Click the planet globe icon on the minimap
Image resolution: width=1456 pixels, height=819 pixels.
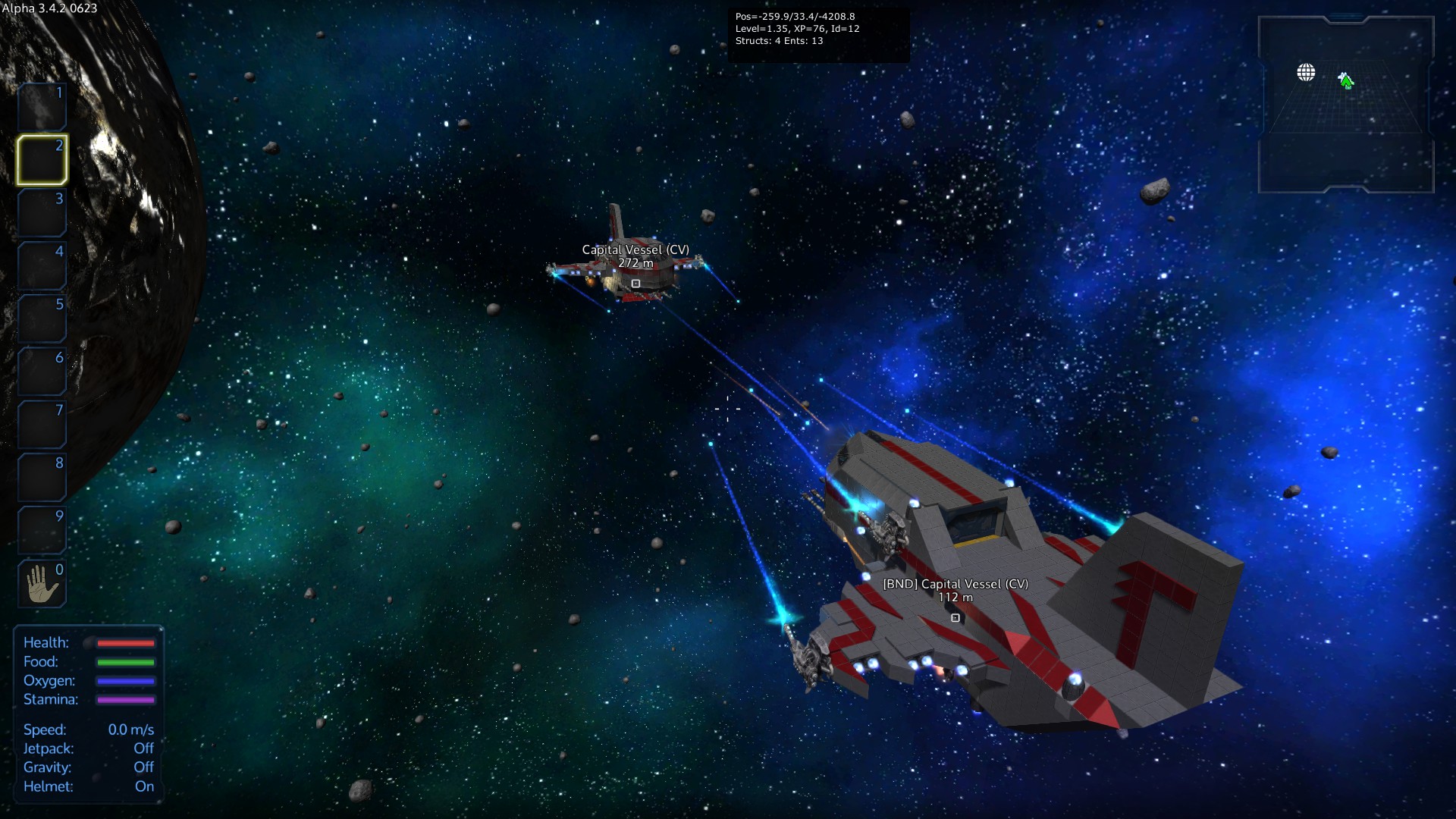(1306, 73)
